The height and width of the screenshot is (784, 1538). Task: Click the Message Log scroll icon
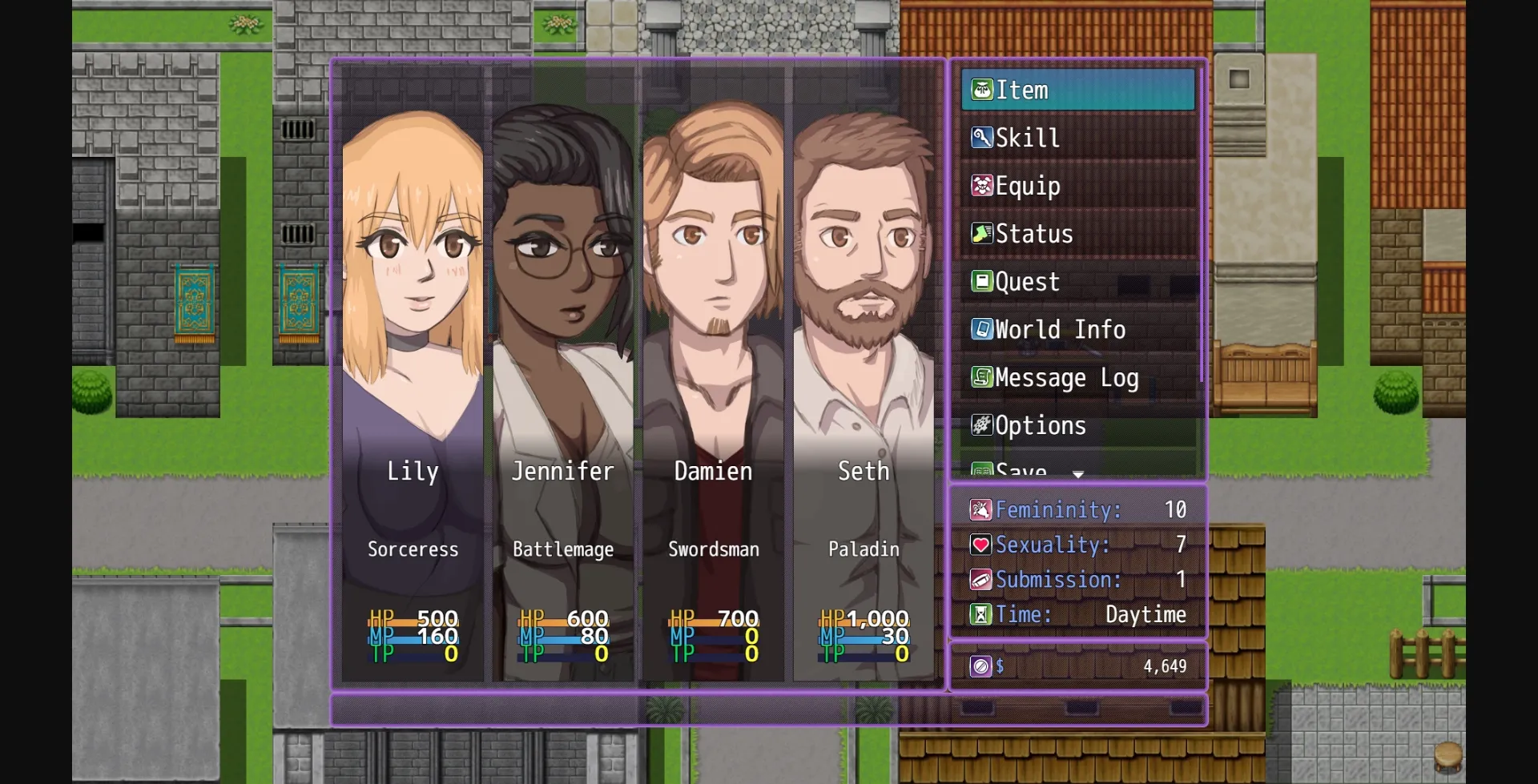coord(980,377)
